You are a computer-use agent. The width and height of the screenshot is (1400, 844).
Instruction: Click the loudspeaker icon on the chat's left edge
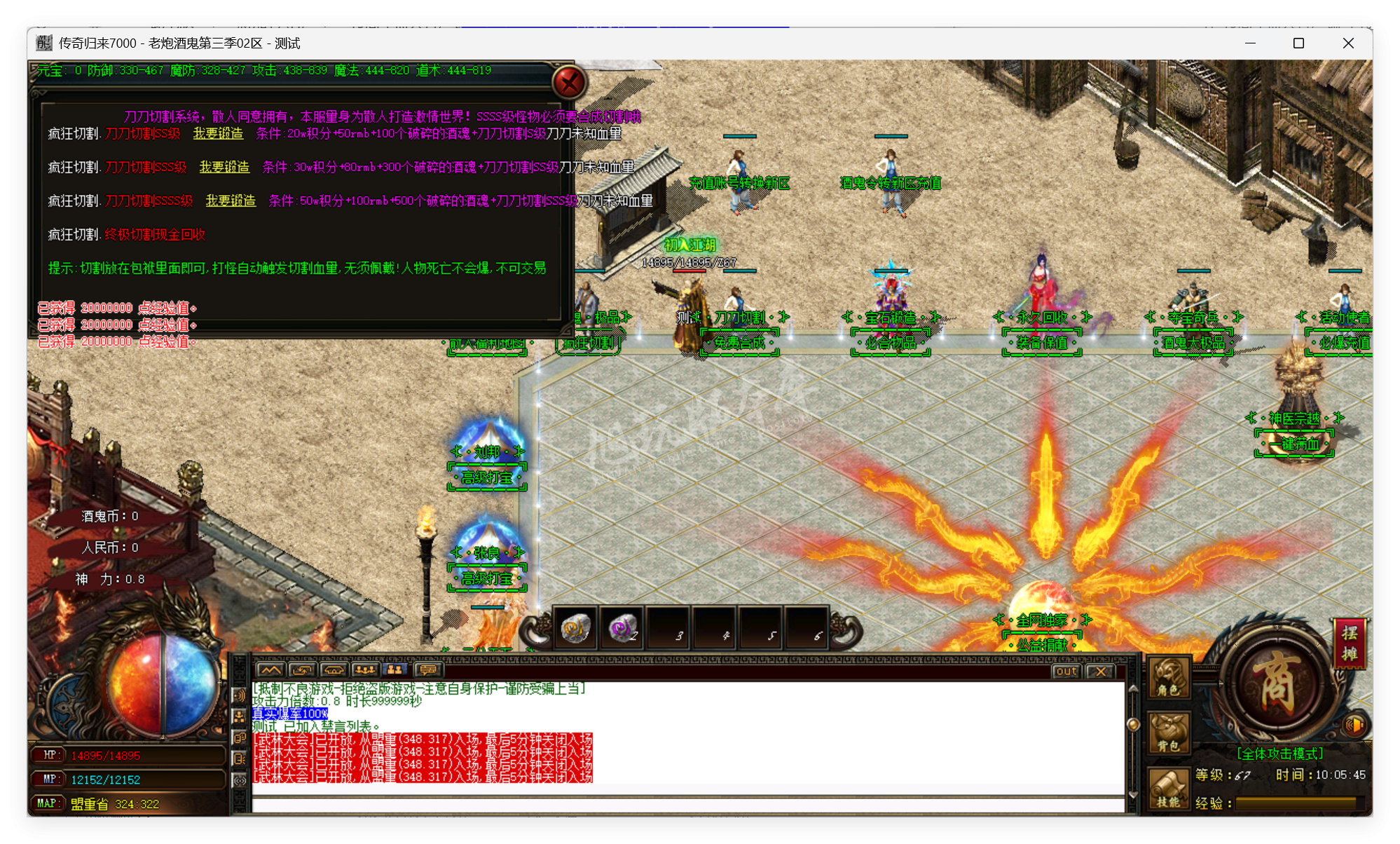pos(239,696)
